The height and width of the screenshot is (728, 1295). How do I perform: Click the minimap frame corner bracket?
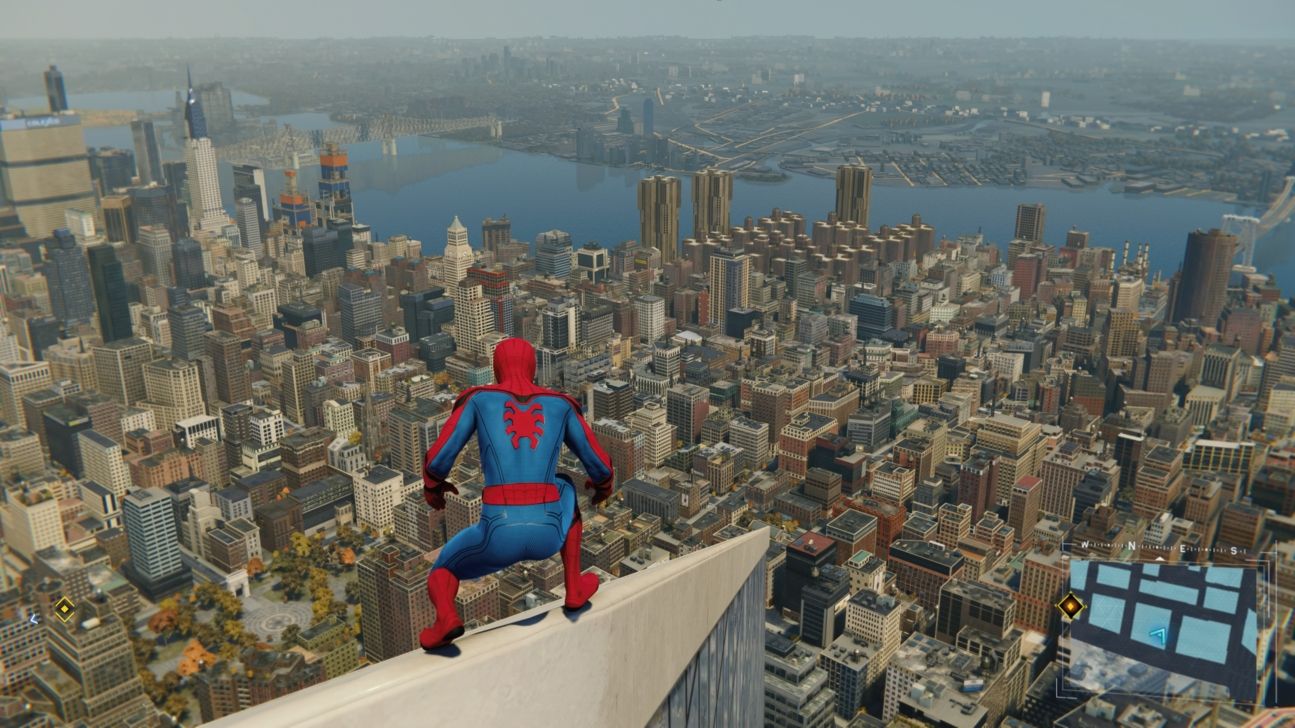pos(1064,543)
